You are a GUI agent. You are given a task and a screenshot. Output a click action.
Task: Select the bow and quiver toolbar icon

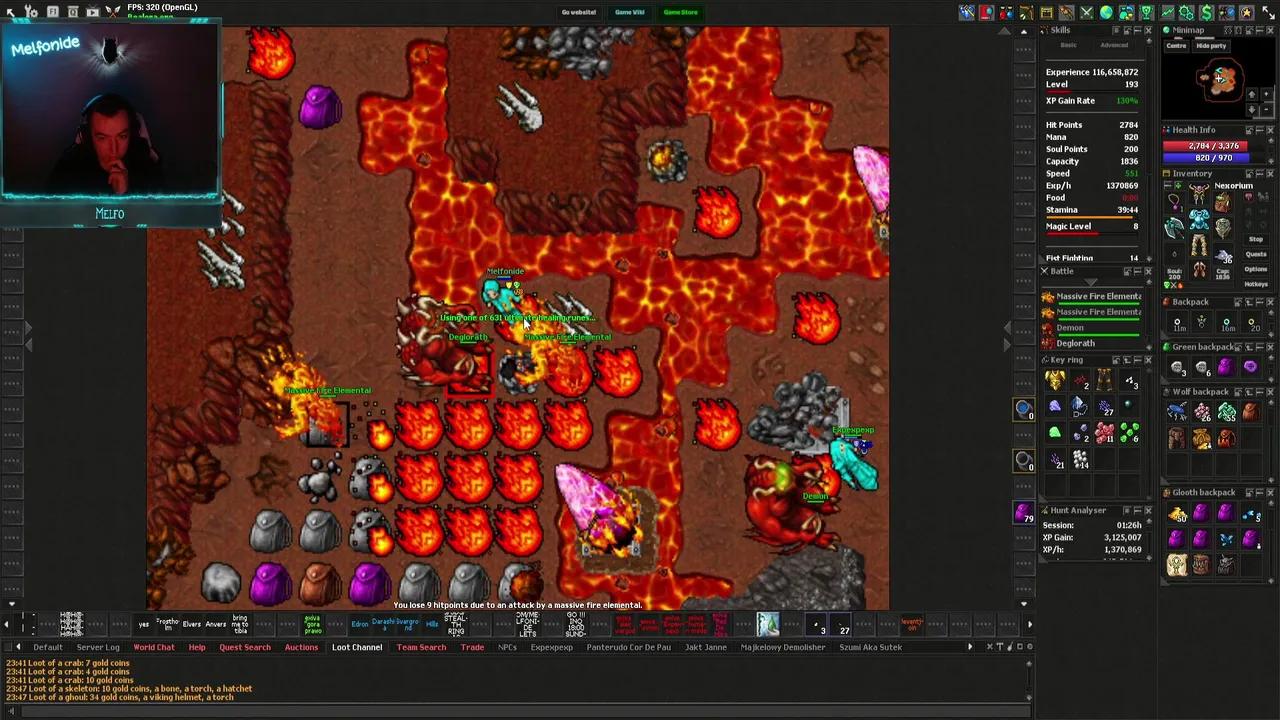1025,12
